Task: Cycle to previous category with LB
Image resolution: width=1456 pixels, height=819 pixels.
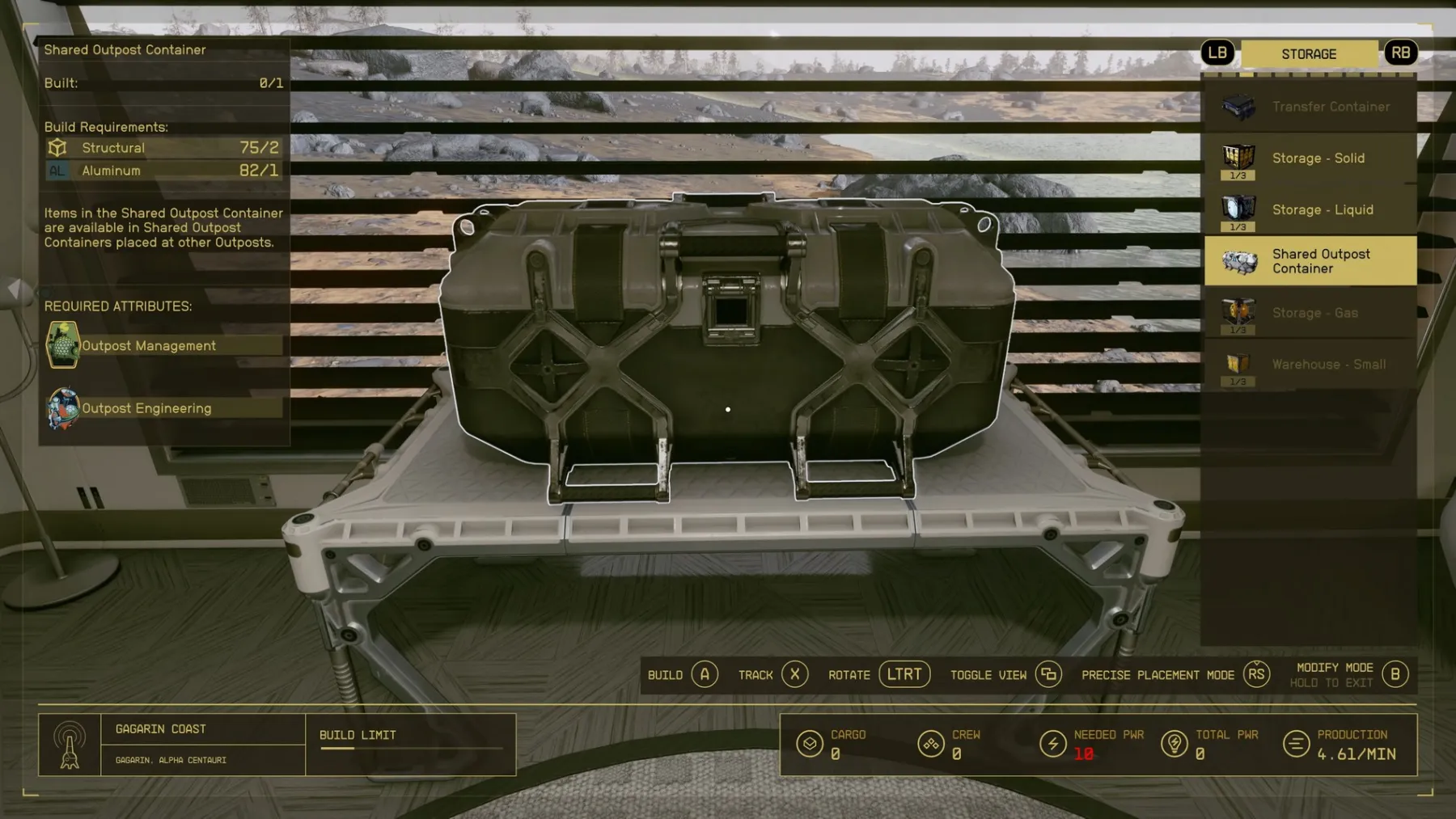Action: tap(1218, 53)
